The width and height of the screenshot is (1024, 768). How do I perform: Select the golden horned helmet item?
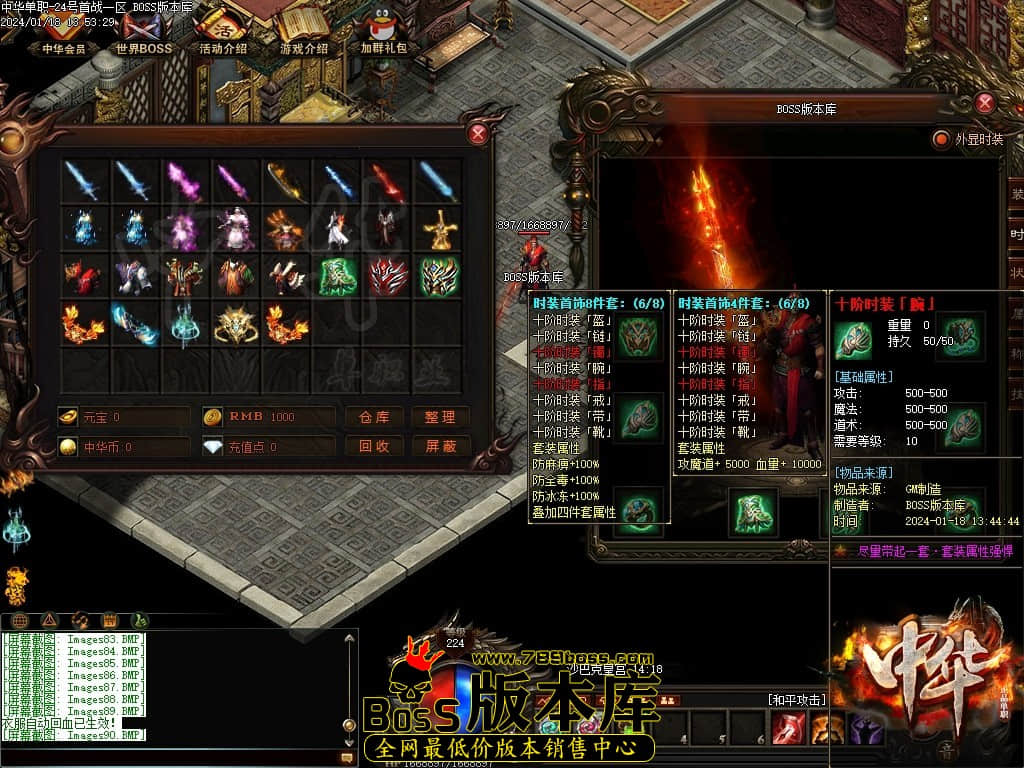pos(236,324)
